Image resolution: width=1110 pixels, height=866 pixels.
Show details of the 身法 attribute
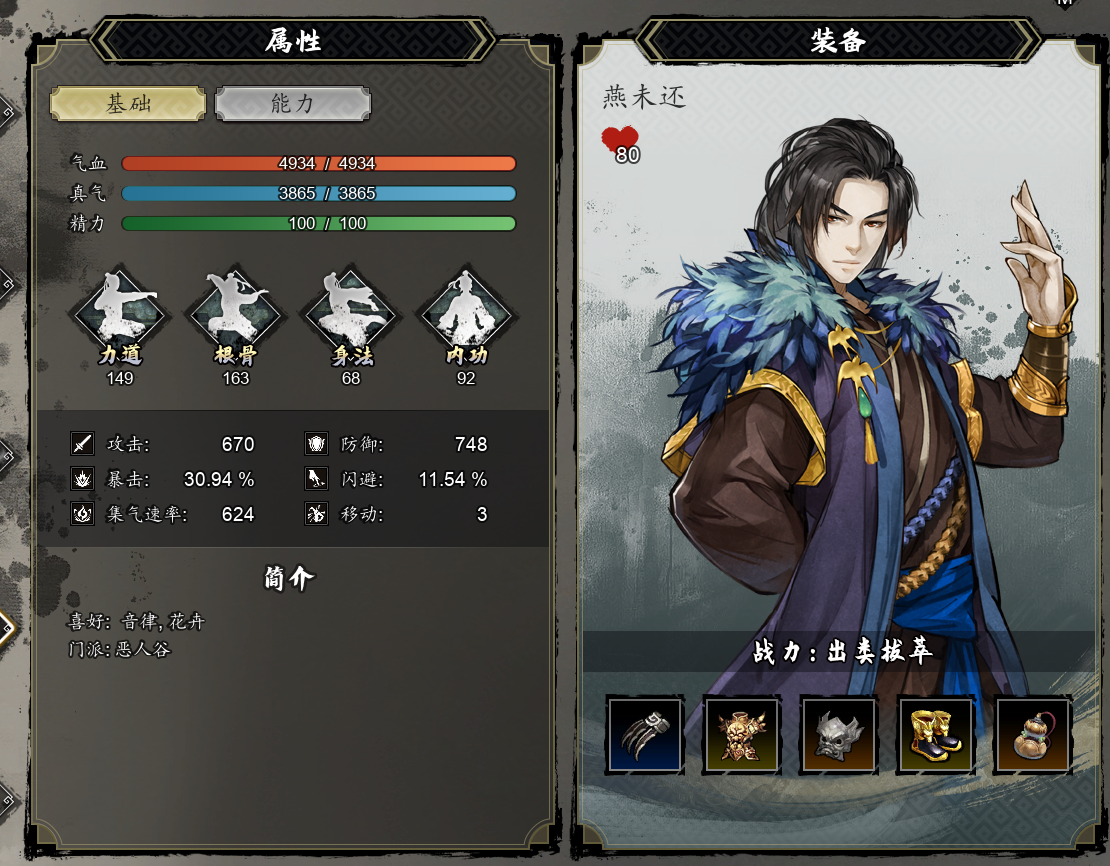point(351,314)
